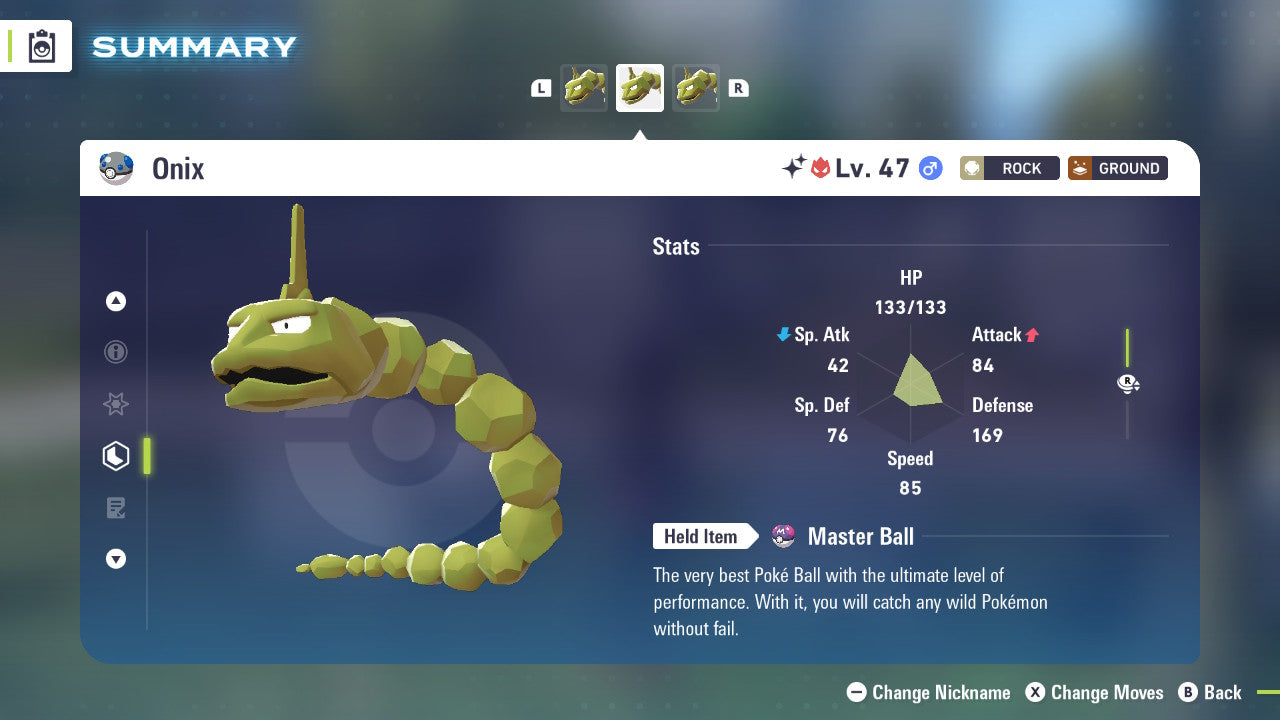Click the red Pokérus flame icon beside Lv. 47
Screen dimensions: 1280x720
[x=816, y=167]
